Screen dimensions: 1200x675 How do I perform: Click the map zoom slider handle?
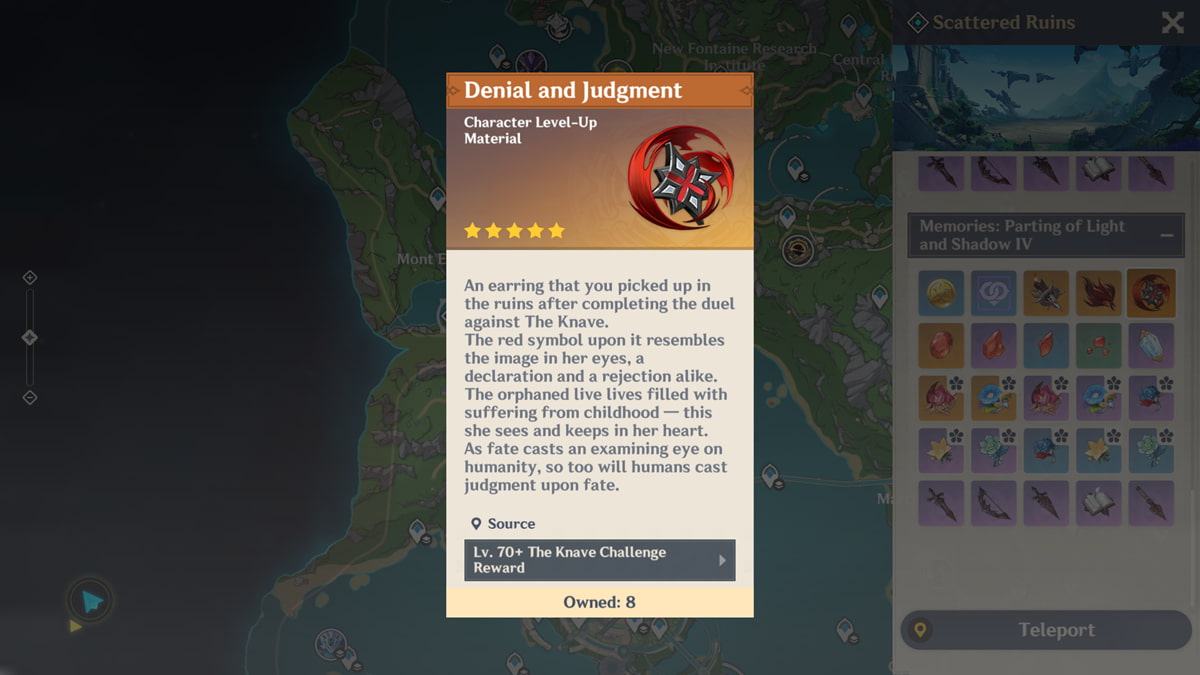pyautogui.click(x=30, y=338)
